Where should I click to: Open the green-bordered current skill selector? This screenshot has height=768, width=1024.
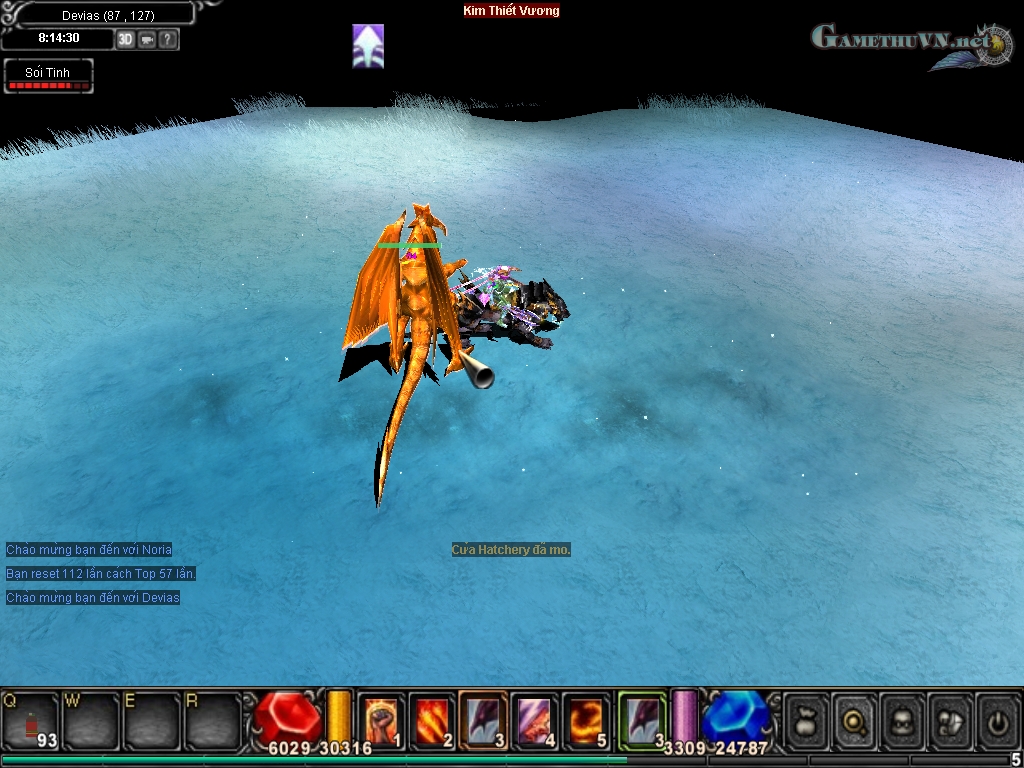pos(641,720)
